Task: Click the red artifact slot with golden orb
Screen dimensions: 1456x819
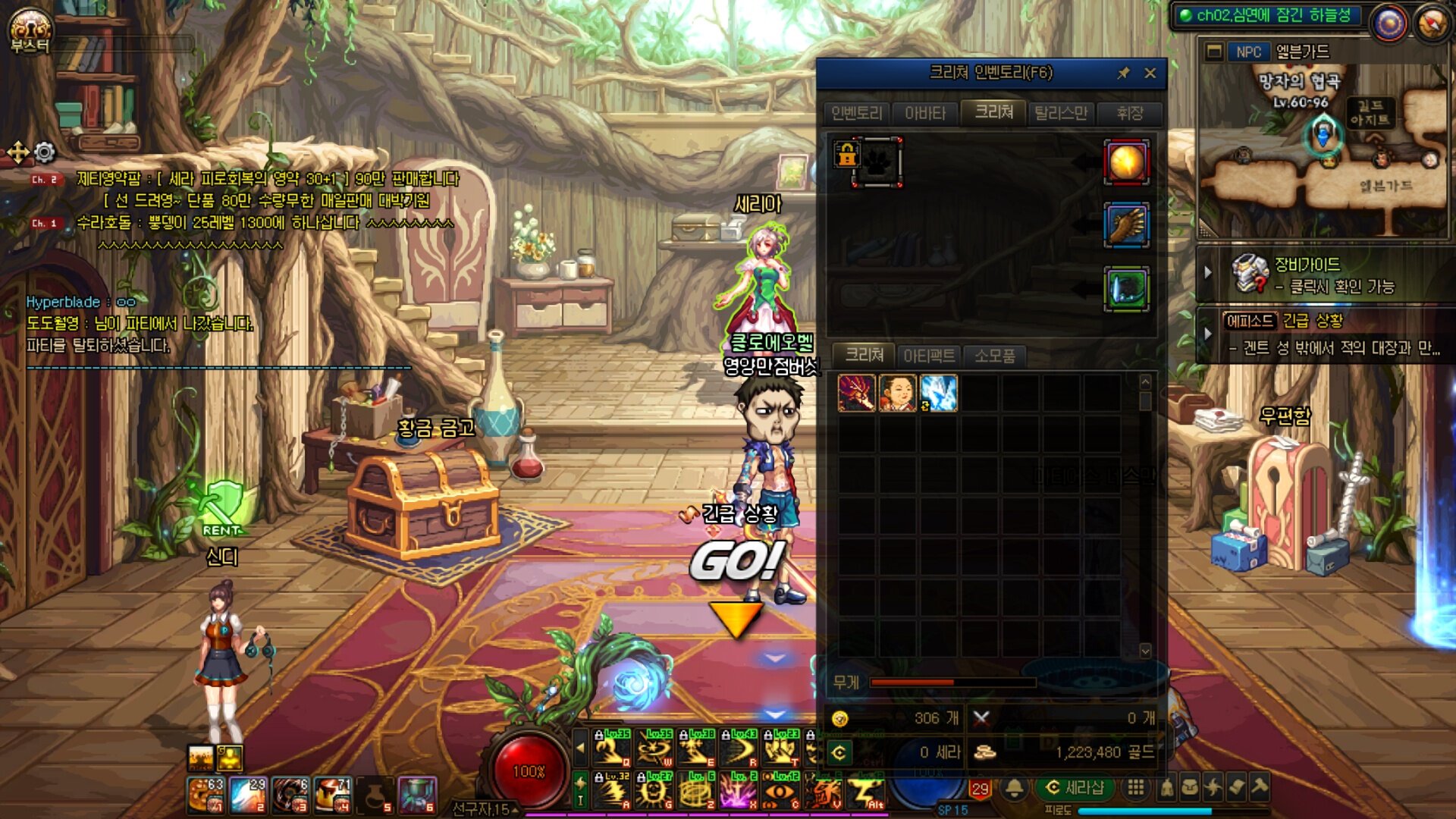Action: click(x=1126, y=162)
